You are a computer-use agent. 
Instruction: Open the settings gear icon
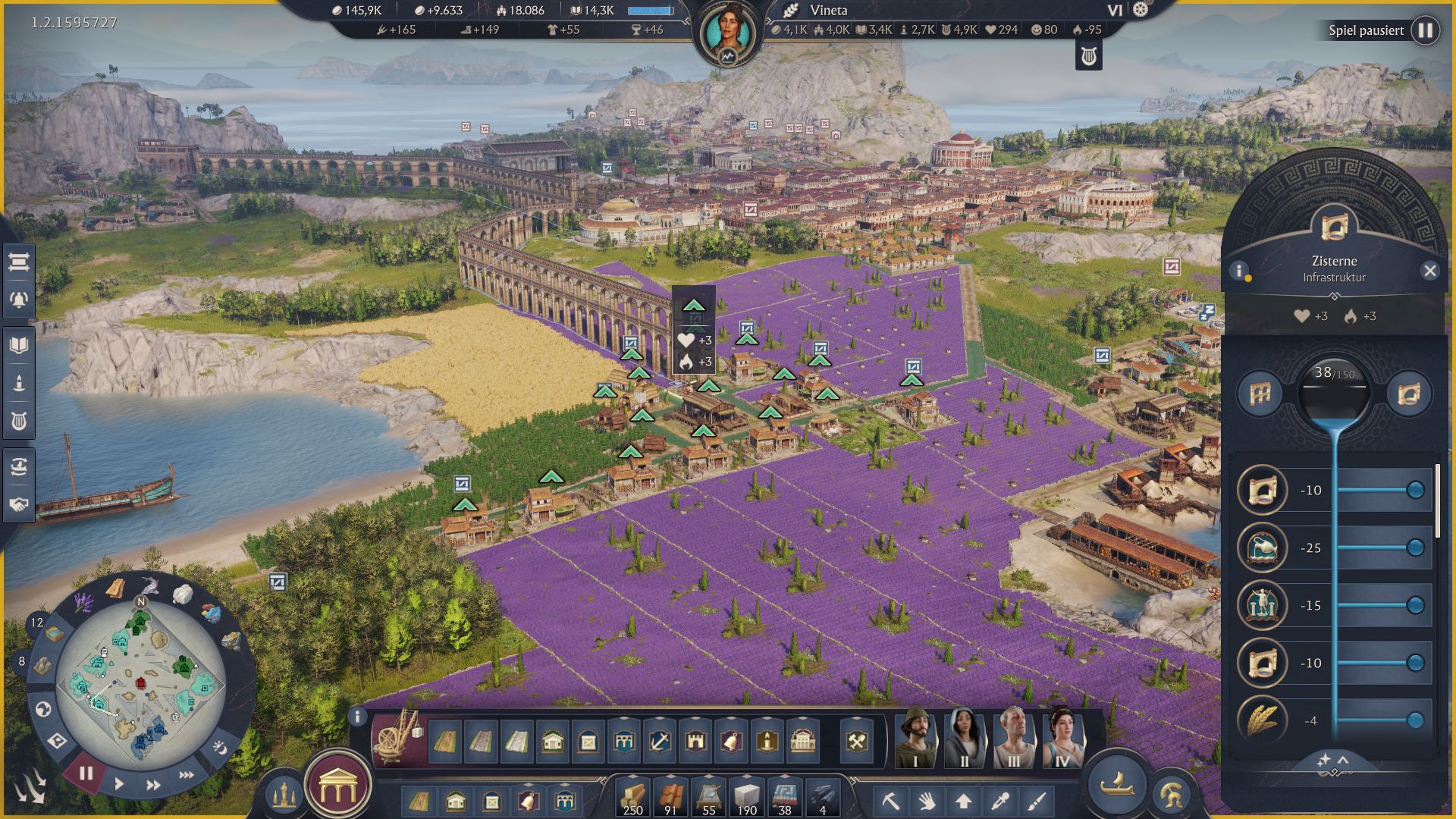1141,10
